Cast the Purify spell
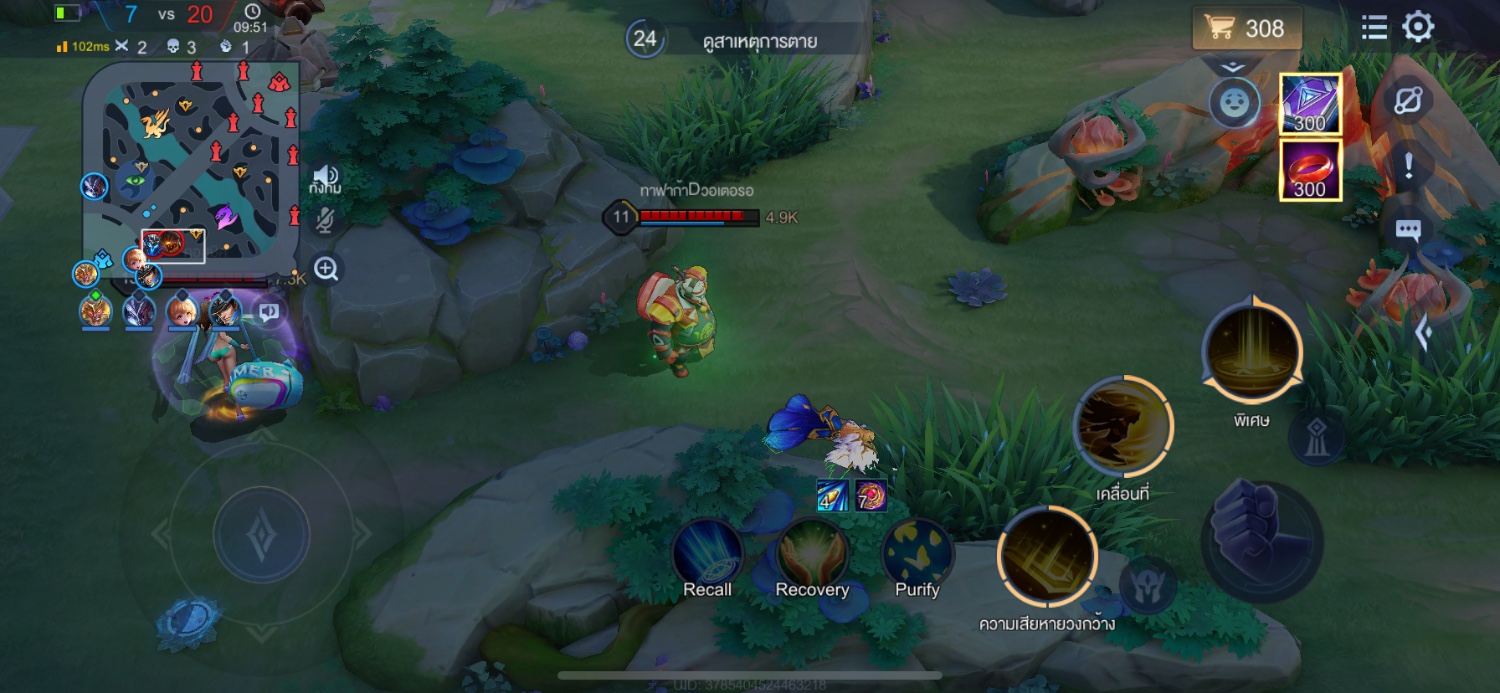Screen dimensions: 1500x693 (x=917, y=552)
